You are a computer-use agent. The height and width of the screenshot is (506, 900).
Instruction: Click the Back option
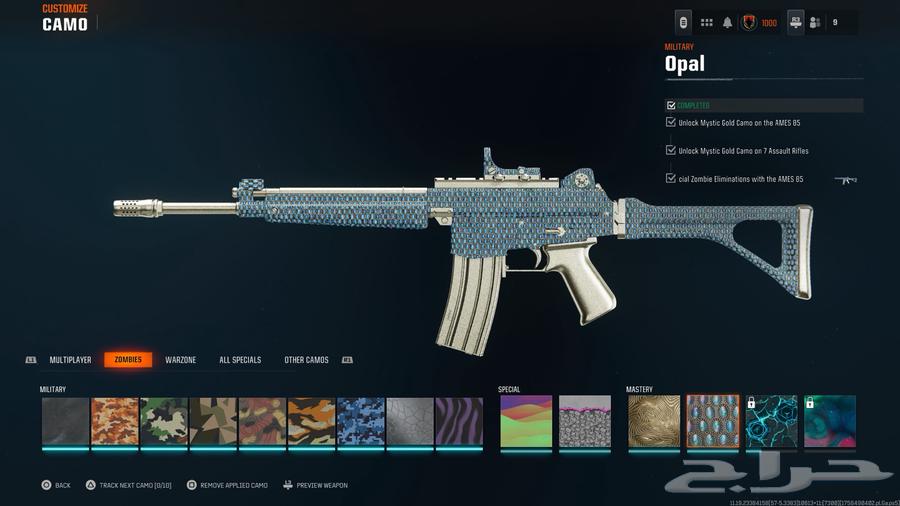(x=55, y=485)
